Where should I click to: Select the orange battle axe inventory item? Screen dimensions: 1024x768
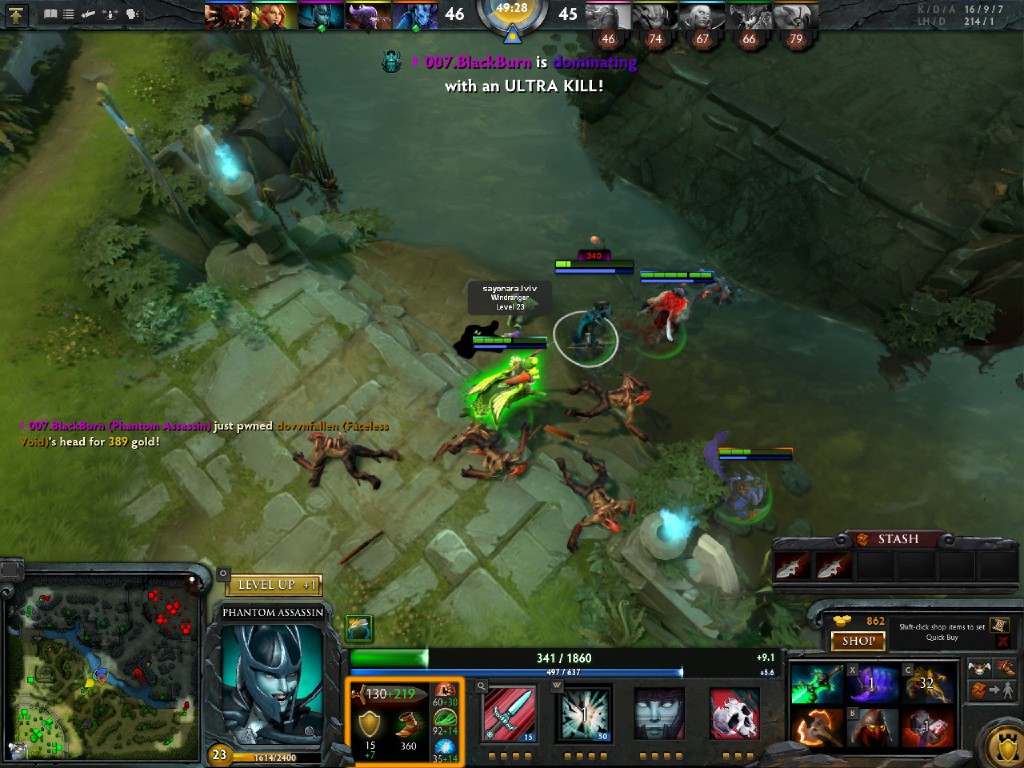tap(816, 728)
